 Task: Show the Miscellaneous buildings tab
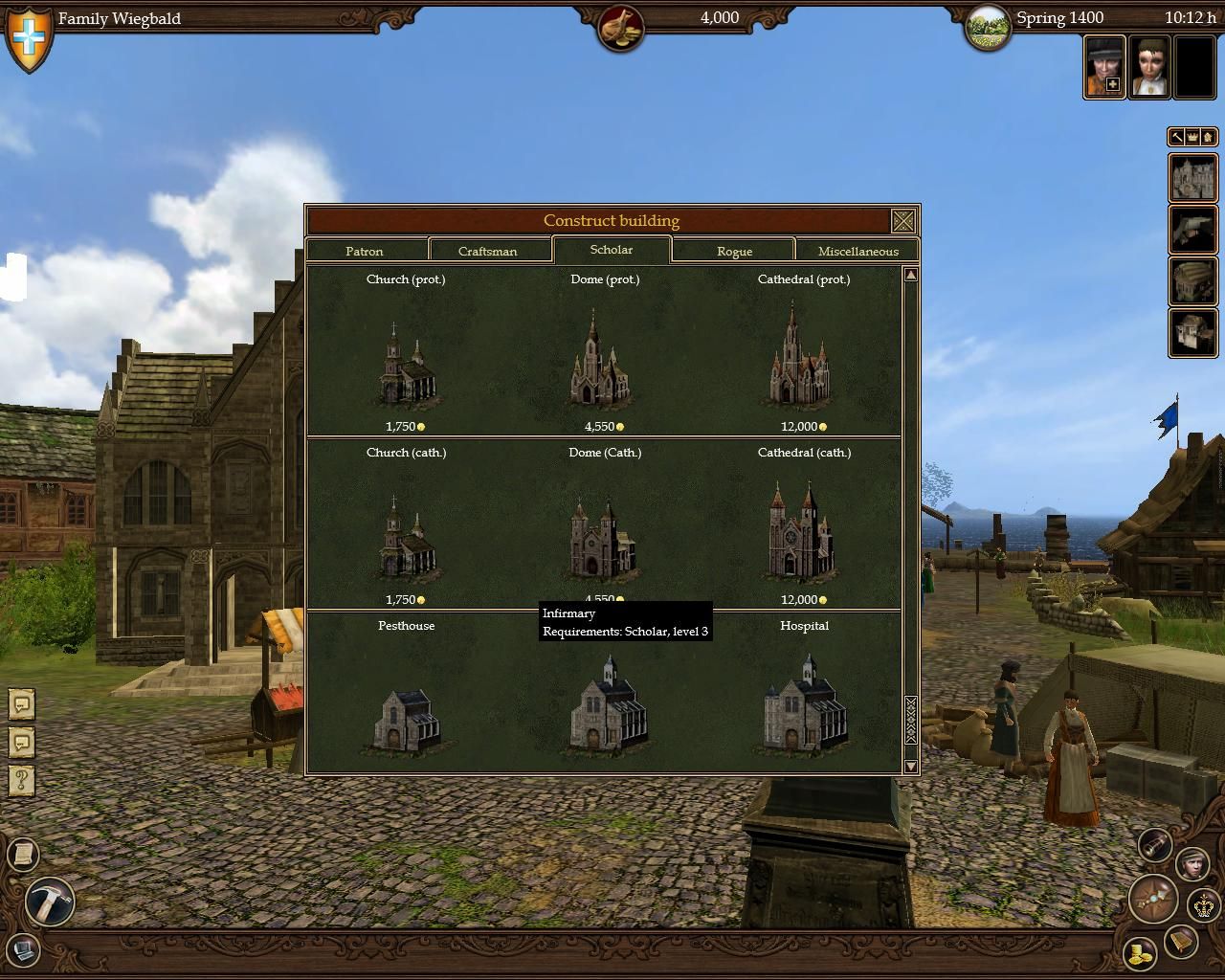(x=857, y=251)
